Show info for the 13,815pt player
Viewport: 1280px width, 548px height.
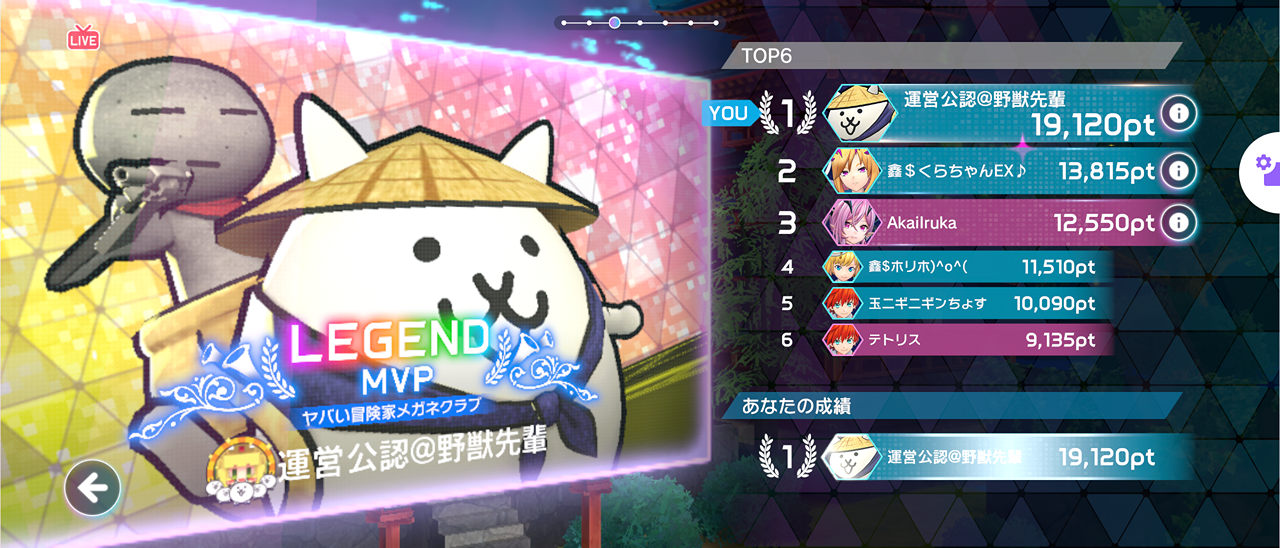(1179, 171)
